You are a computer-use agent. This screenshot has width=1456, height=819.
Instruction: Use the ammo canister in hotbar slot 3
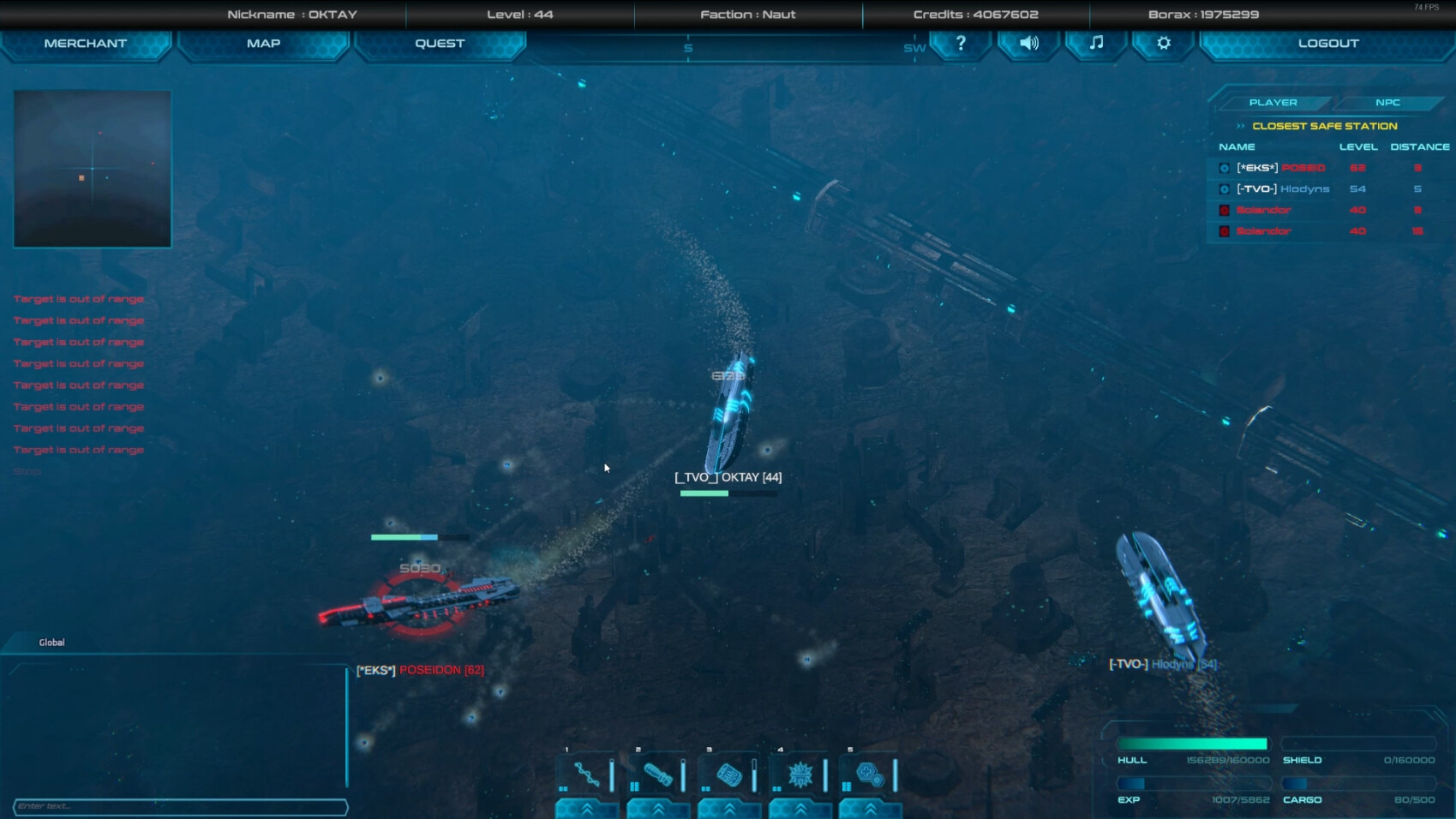click(x=729, y=773)
